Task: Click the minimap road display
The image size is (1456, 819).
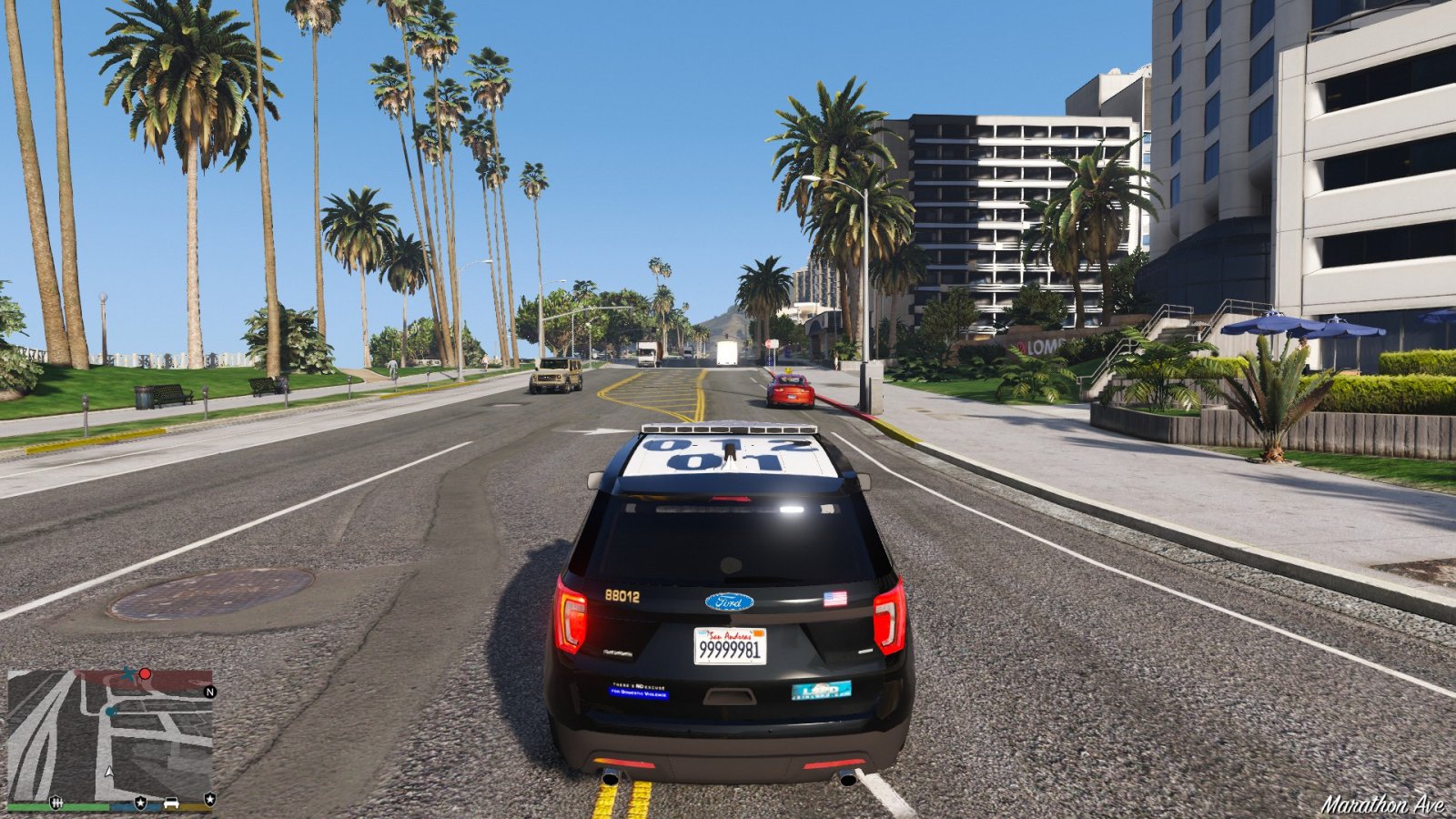Action: 109,737
